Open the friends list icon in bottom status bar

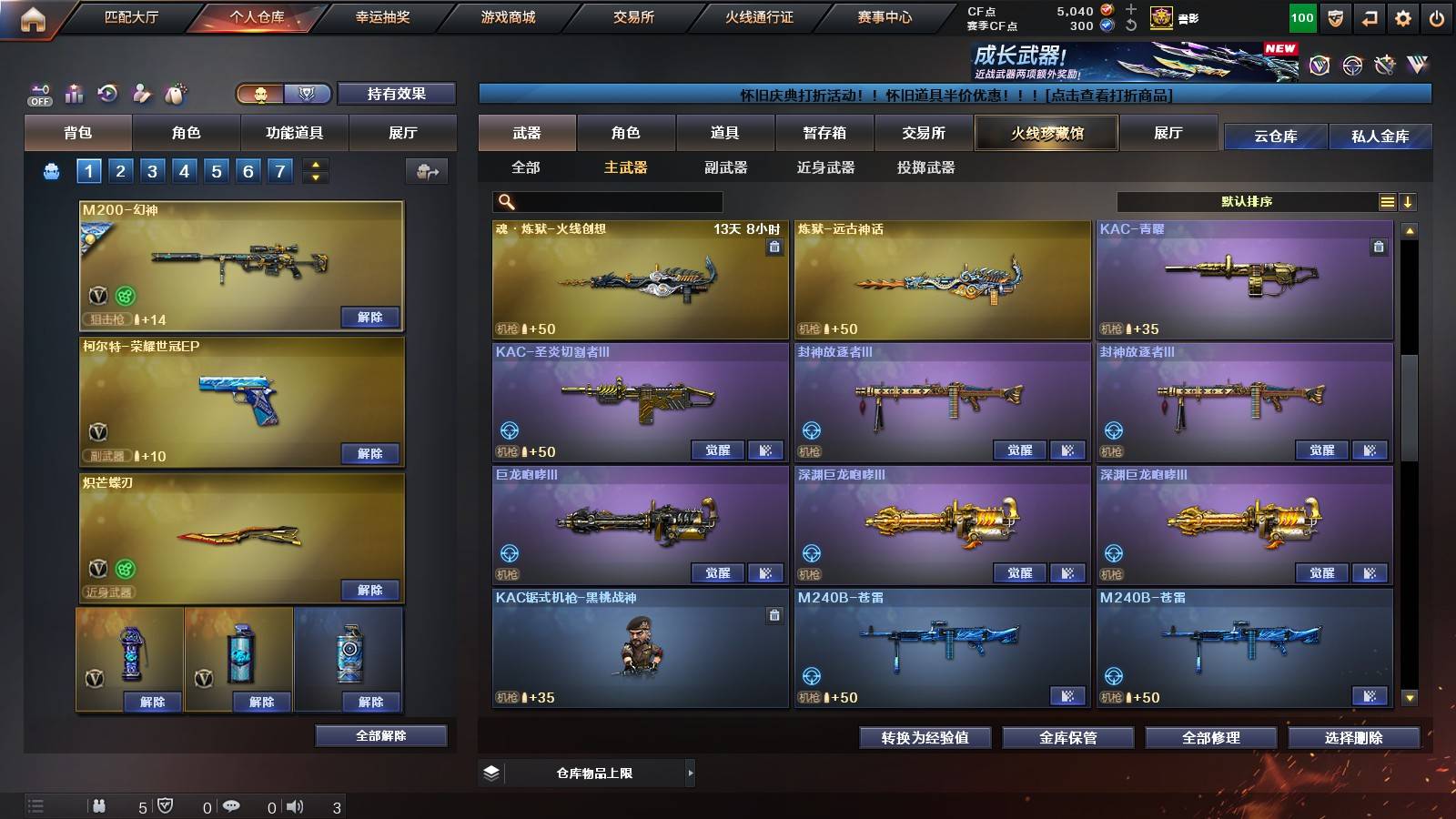tap(99, 806)
